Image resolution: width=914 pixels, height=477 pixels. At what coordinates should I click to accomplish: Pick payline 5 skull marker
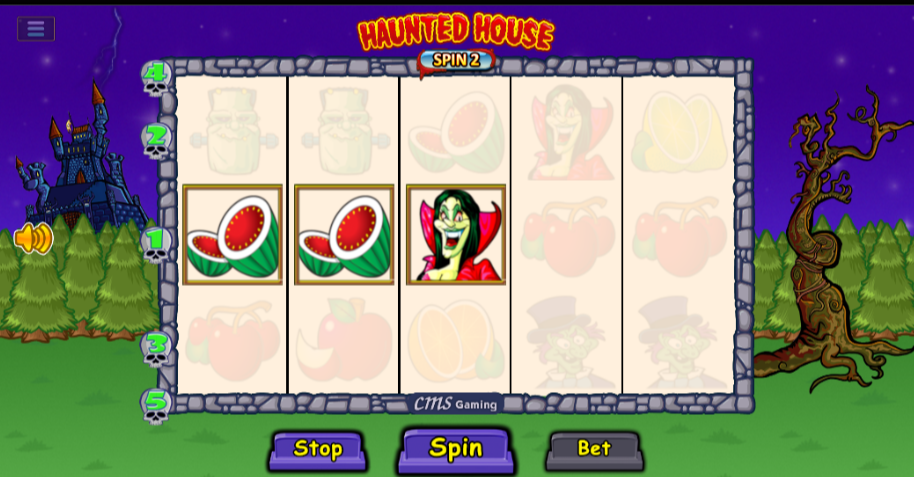click(x=155, y=405)
